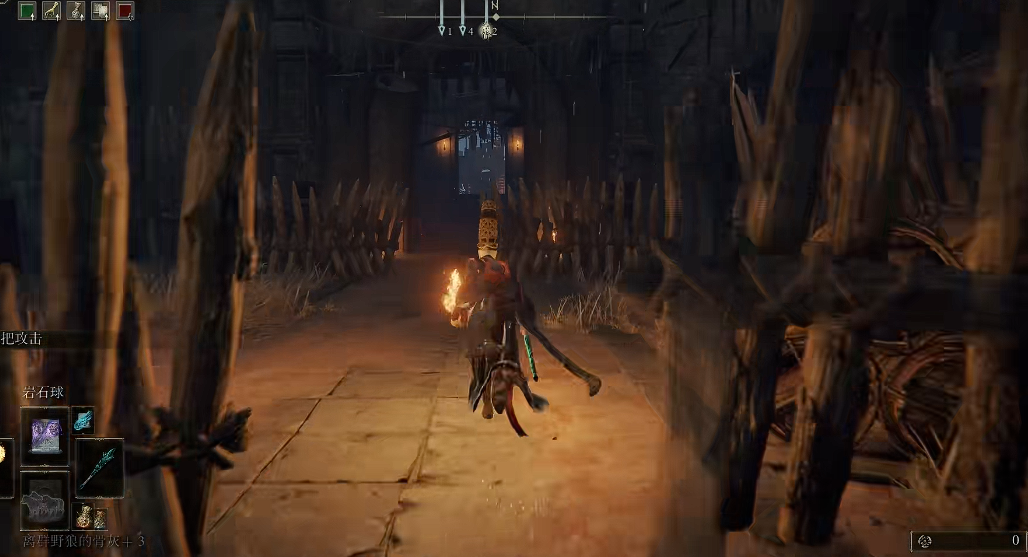Select the compass beacon marker numbered 4
The width and height of the screenshot is (1028, 557).
click(463, 31)
